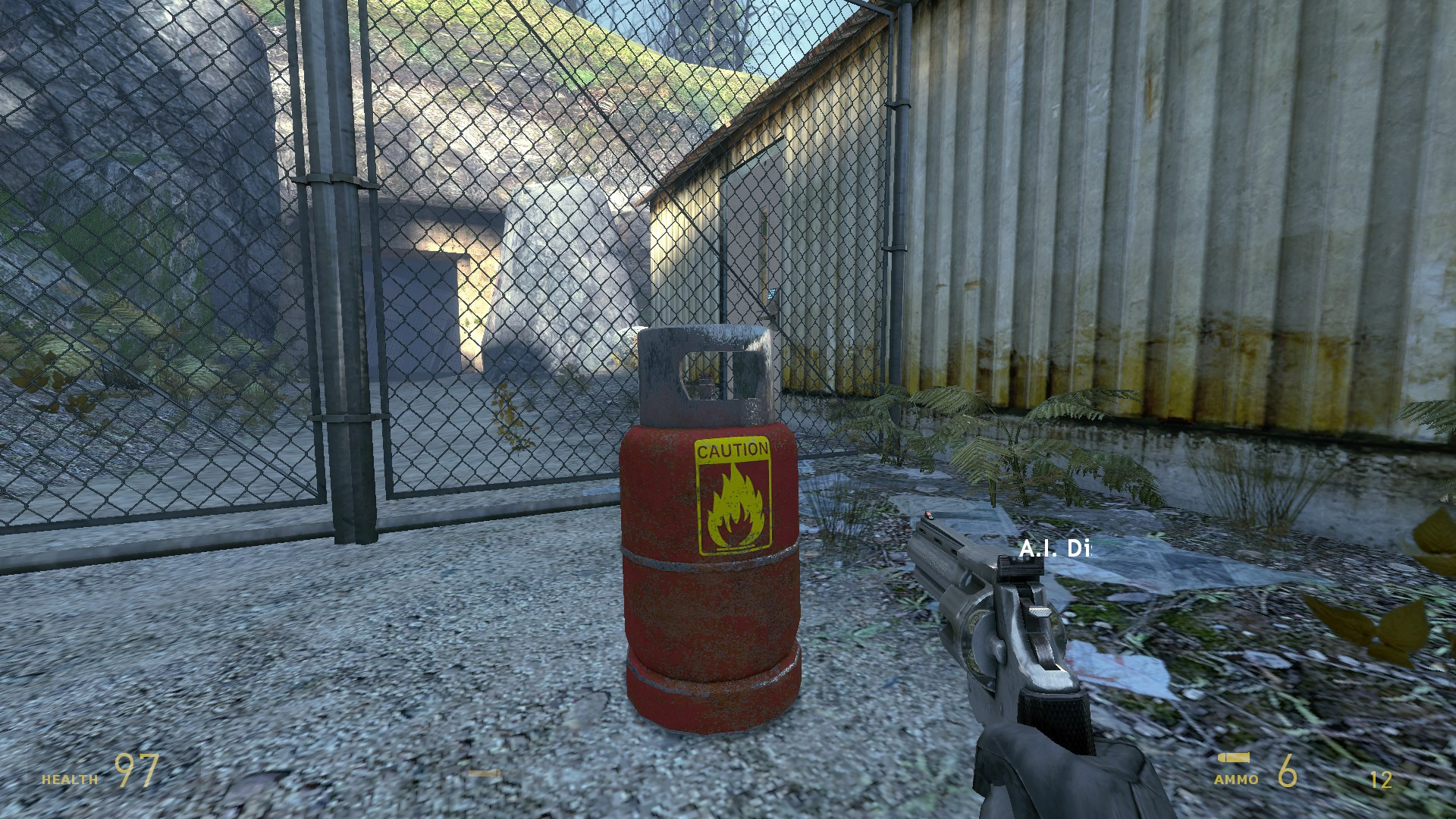Image resolution: width=1456 pixels, height=819 pixels.
Task: Click the red body of the gas canister
Action: click(675, 607)
